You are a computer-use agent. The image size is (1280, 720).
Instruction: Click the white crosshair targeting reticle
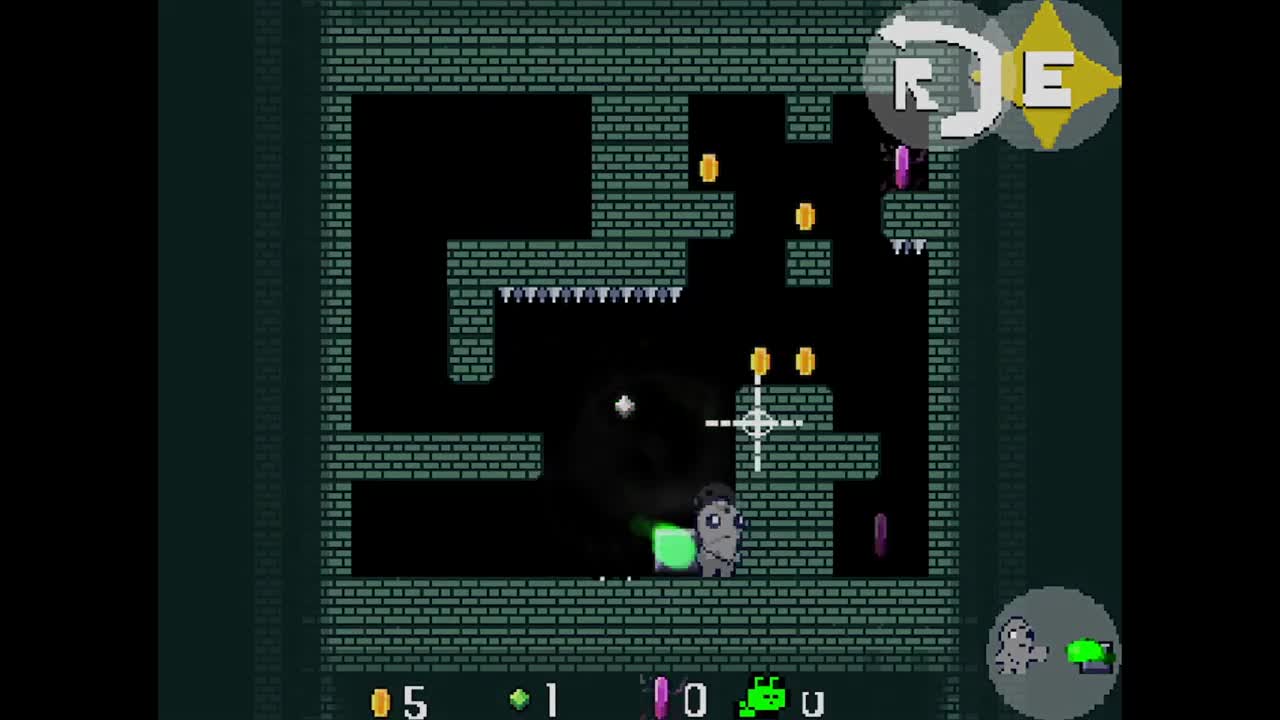point(757,424)
